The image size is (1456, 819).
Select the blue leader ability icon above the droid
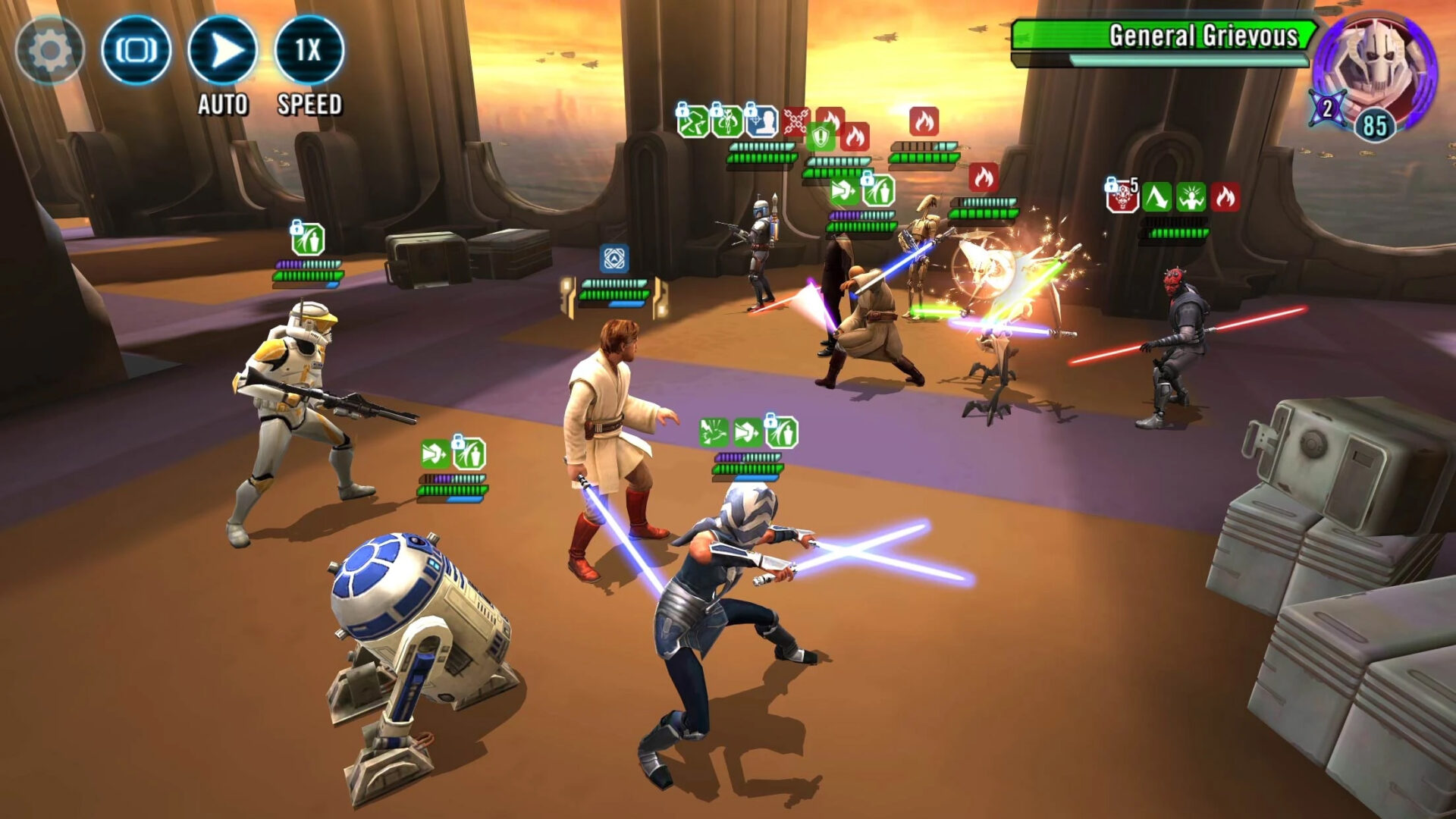coord(614,258)
